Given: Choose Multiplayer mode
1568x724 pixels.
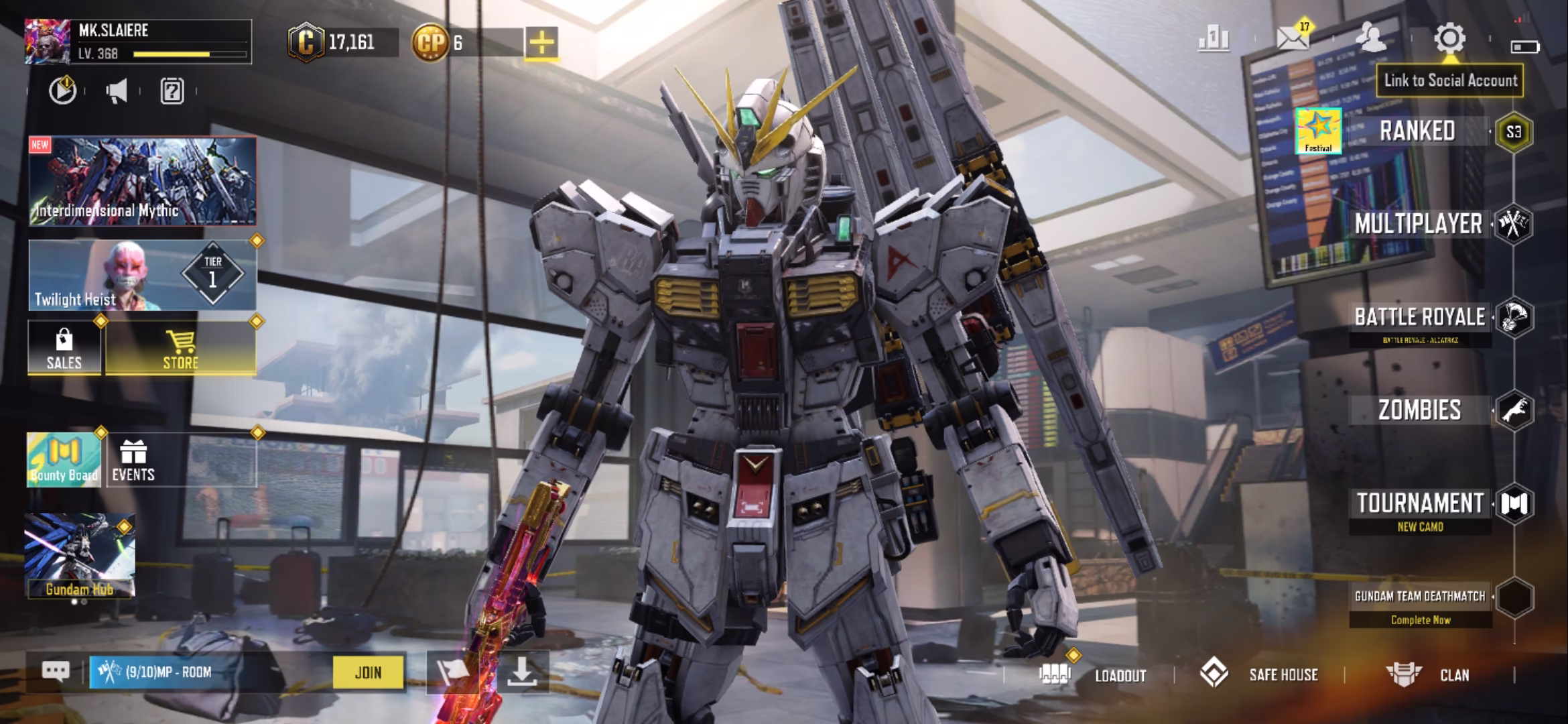Looking at the screenshot, I should [1418, 225].
